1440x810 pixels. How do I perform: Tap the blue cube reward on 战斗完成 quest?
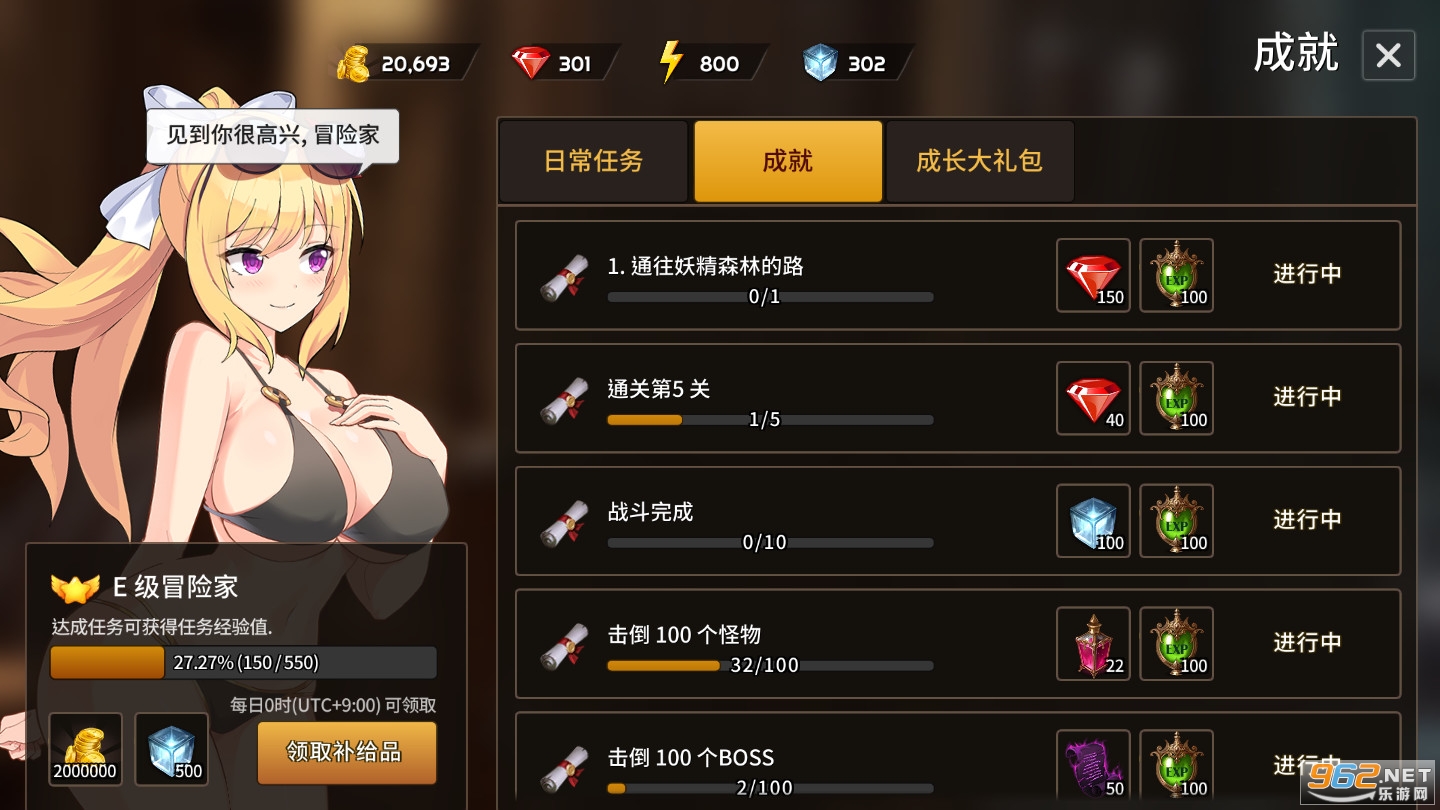[x=1092, y=520]
